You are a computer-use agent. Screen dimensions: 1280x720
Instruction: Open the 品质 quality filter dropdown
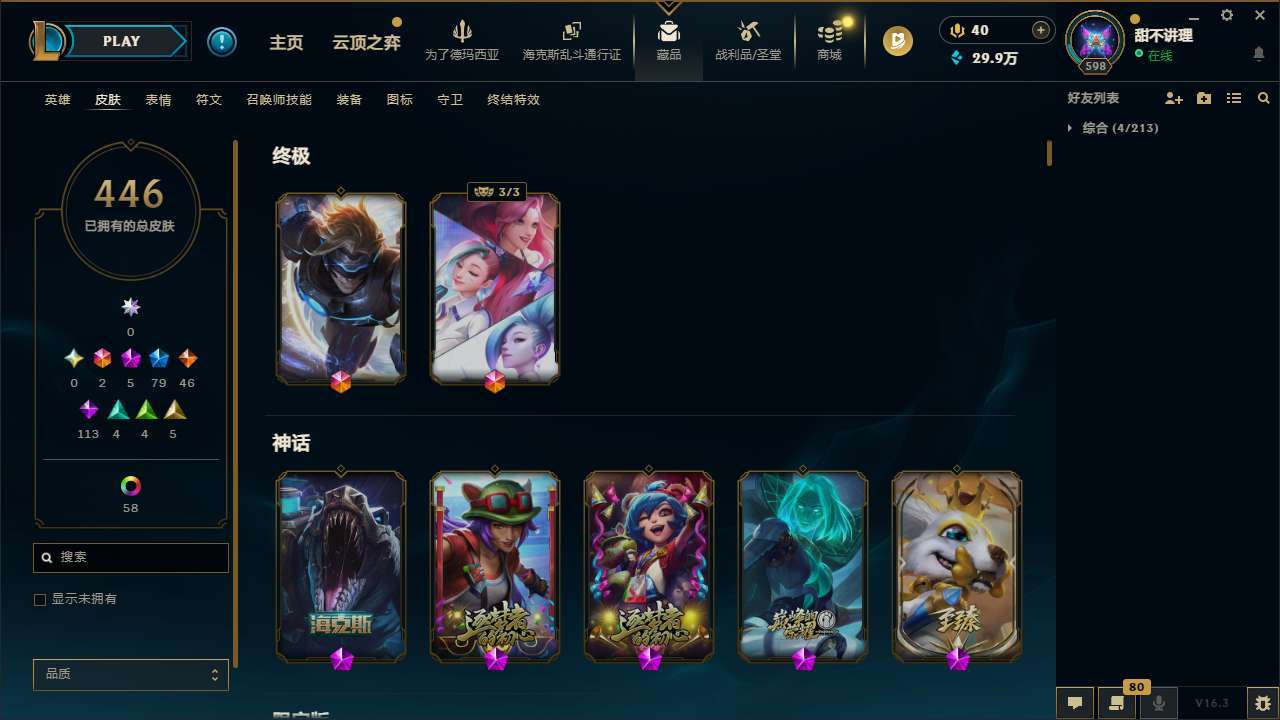click(130, 674)
